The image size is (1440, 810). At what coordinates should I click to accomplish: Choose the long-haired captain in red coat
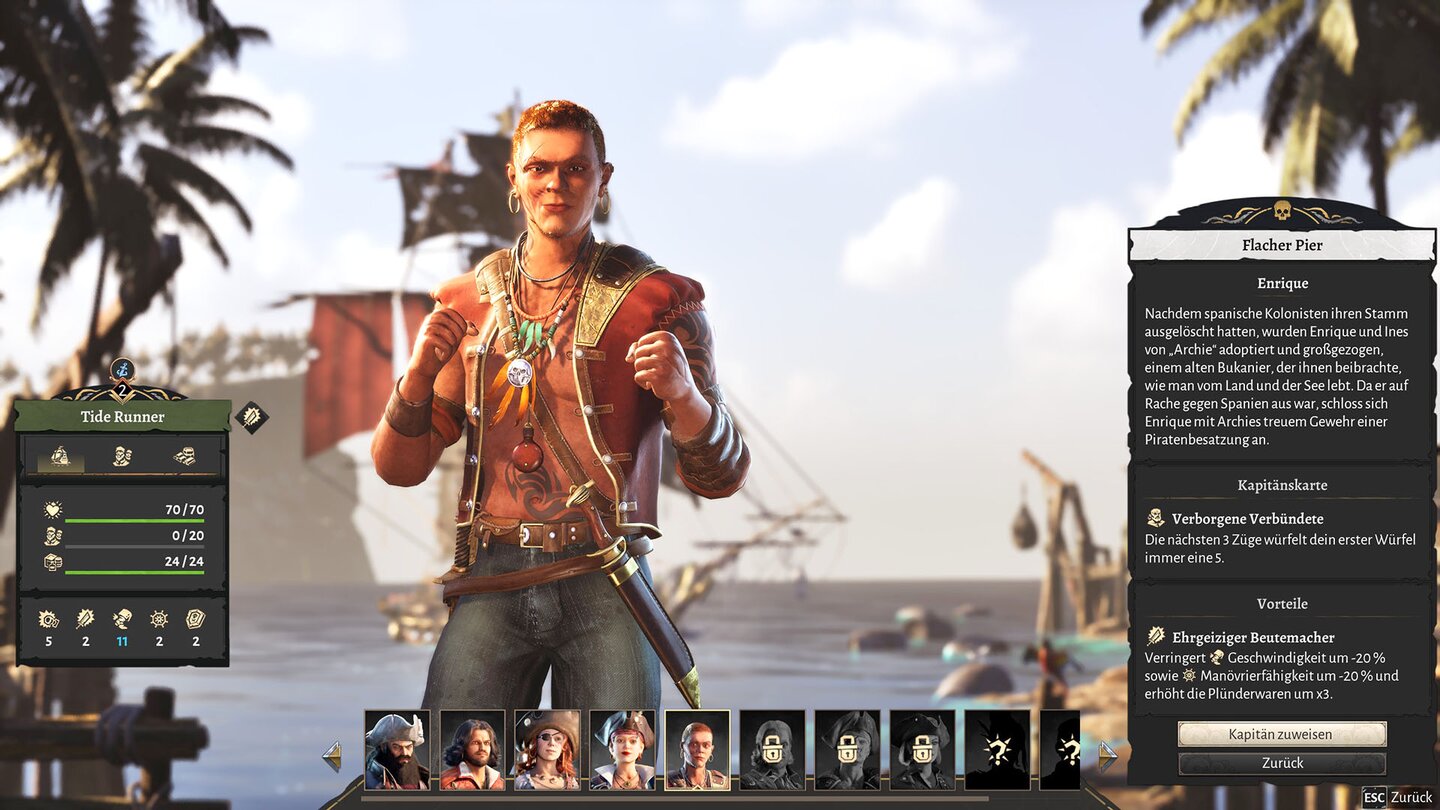point(472,750)
